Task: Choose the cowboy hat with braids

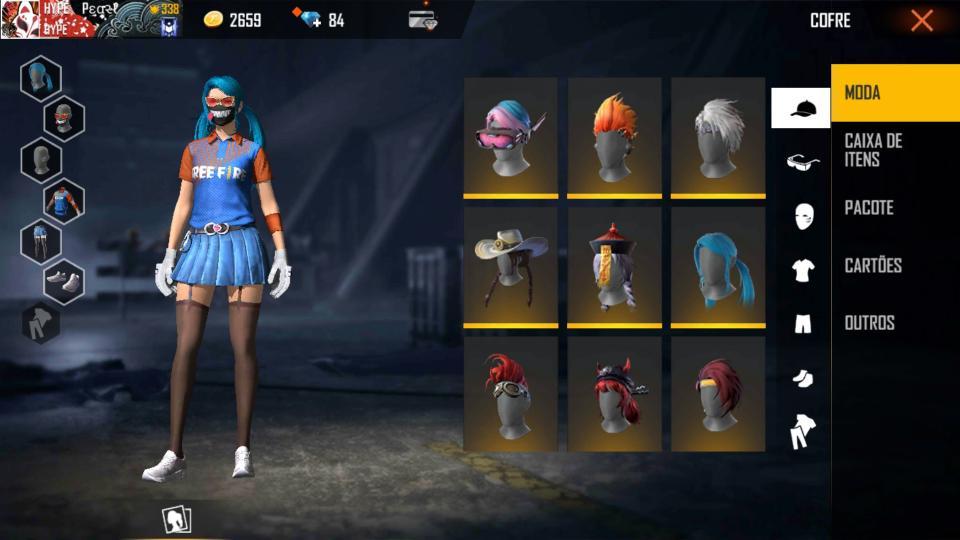Action: 511,266
